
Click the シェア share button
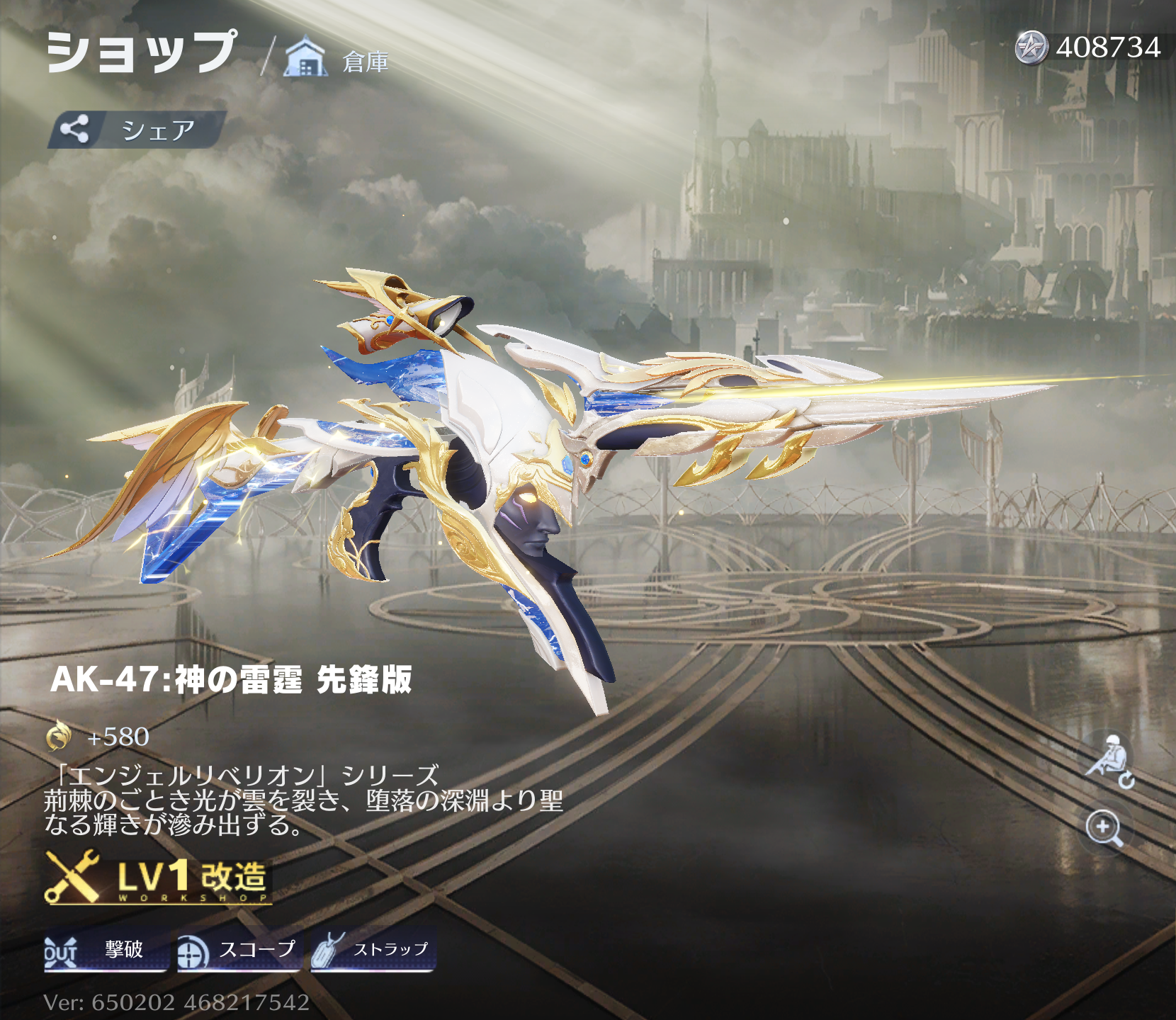(137, 130)
